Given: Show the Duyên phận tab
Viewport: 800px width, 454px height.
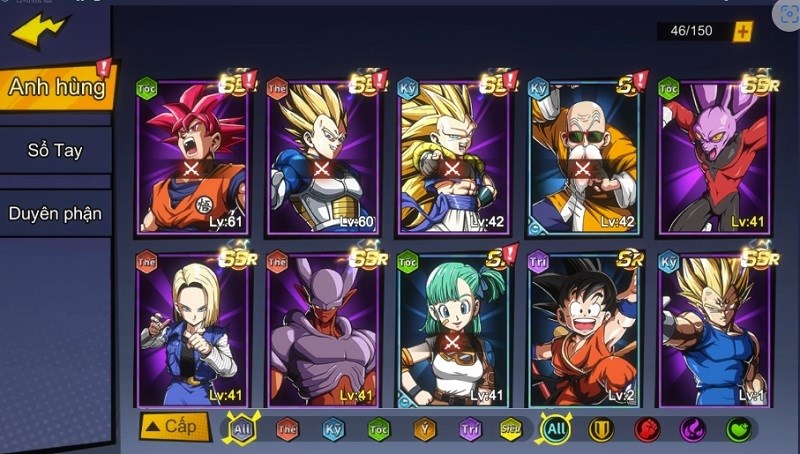Looking at the screenshot, I should point(55,213).
